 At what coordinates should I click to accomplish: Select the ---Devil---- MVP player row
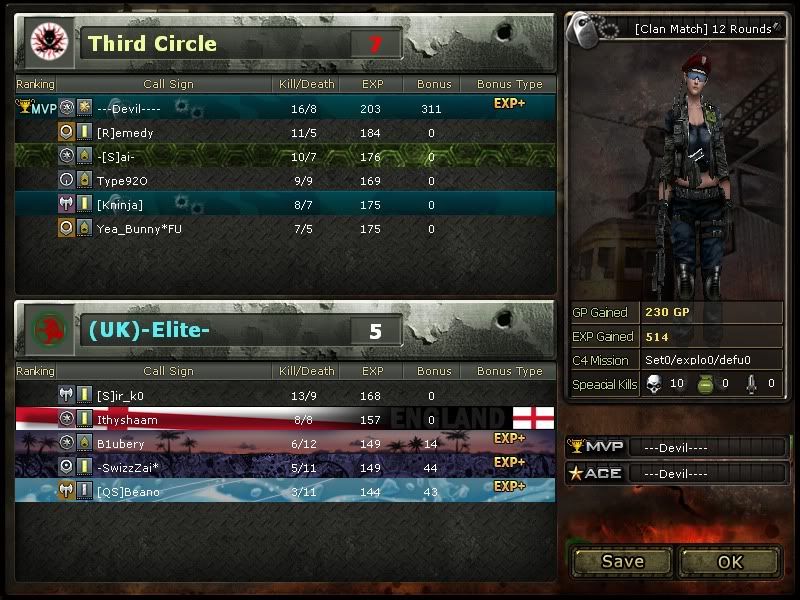coord(285,108)
